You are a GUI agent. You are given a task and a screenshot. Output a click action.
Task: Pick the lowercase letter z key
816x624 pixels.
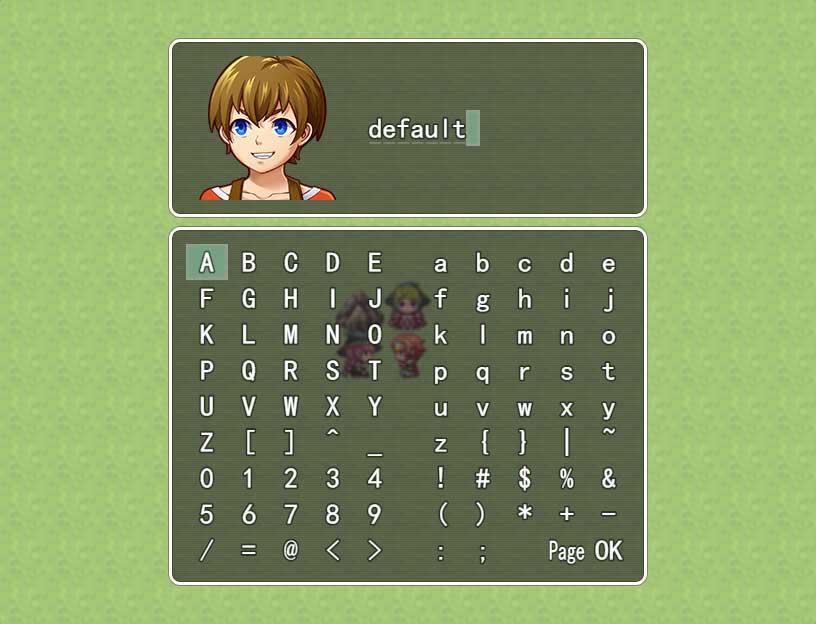440,442
